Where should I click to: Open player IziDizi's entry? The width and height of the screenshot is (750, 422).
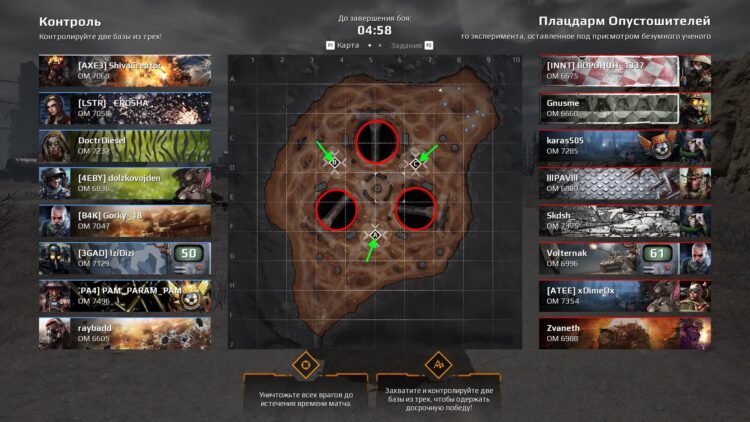pyautogui.click(x=125, y=258)
